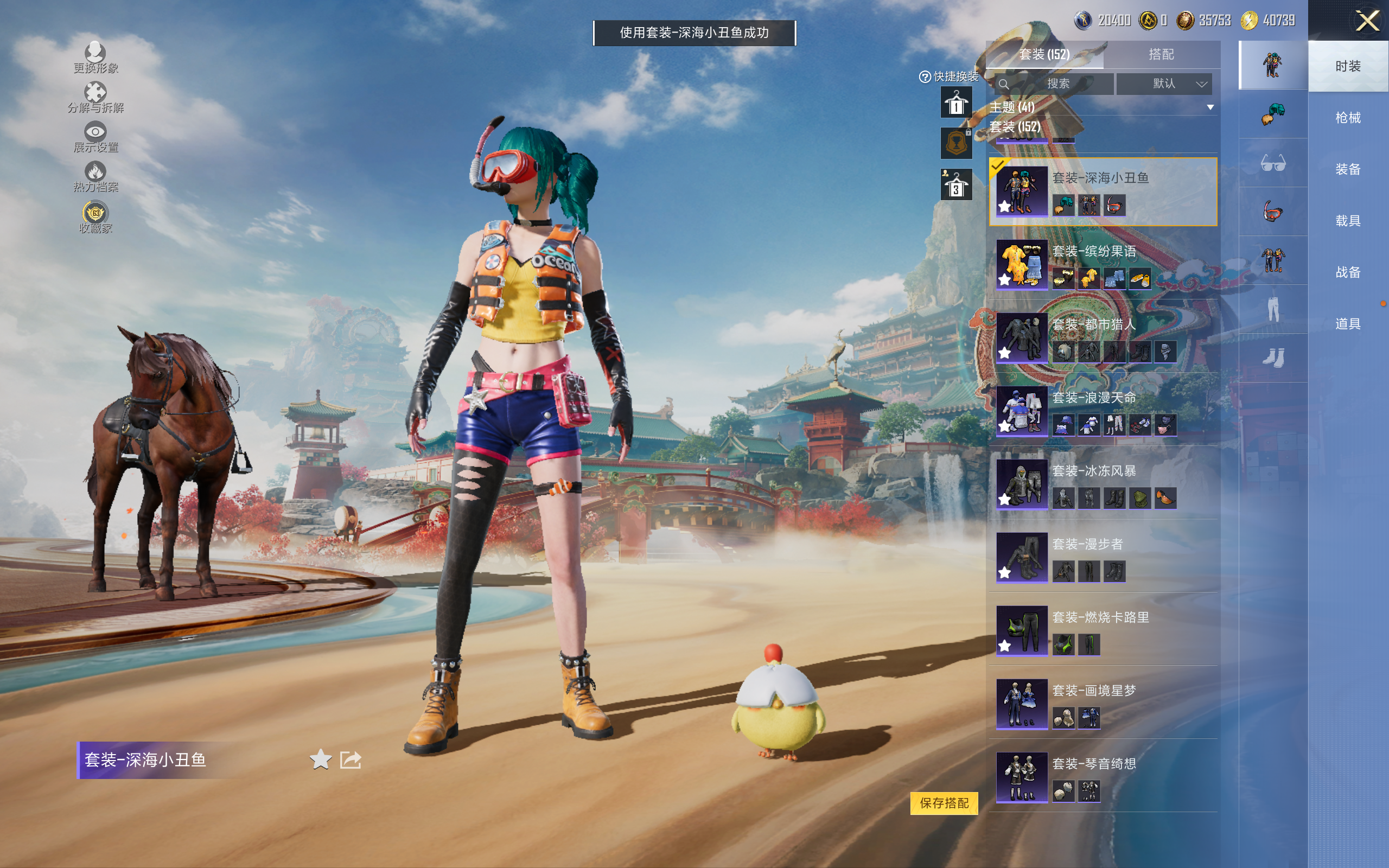The image size is (1389, 868).
Task: Choose the 套装-都市猎人 outfit row
Action: coord(1102,337)
